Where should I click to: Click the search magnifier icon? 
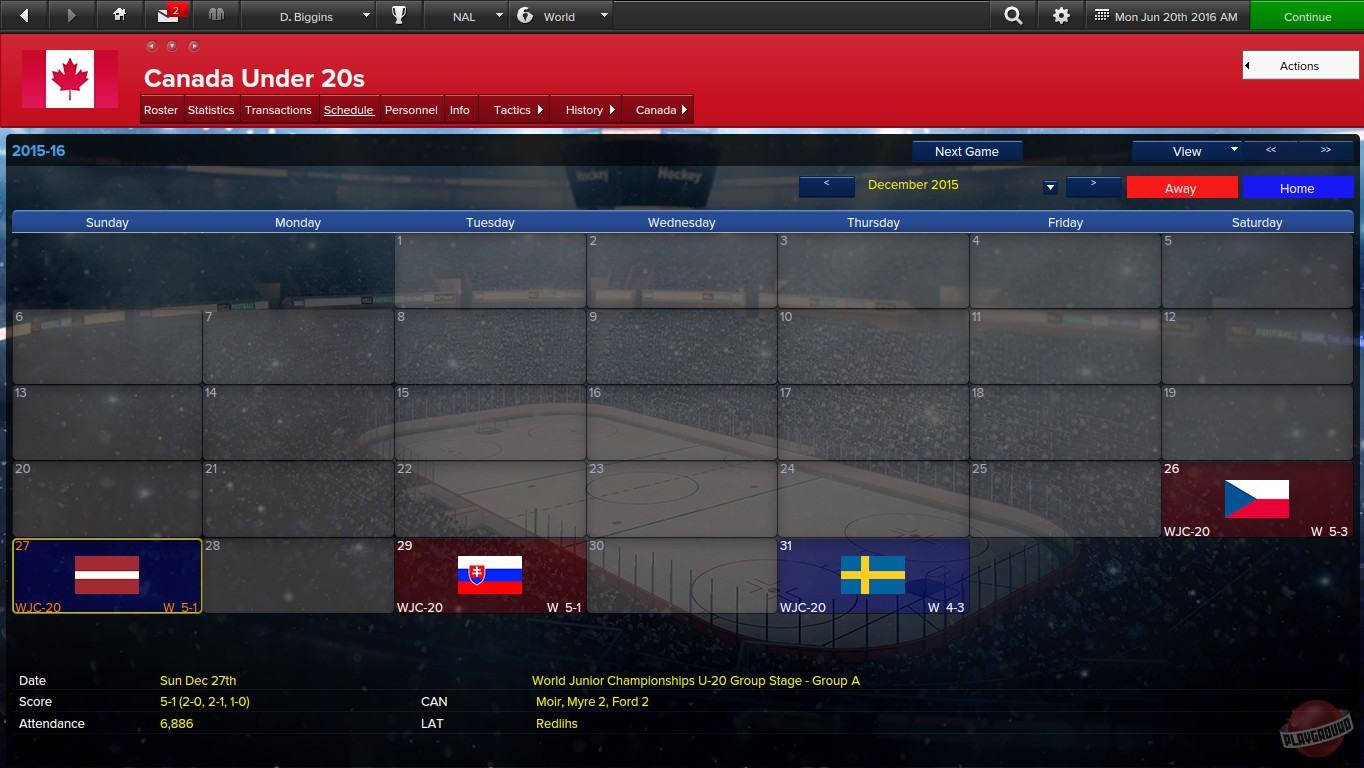coord(1012,15)
